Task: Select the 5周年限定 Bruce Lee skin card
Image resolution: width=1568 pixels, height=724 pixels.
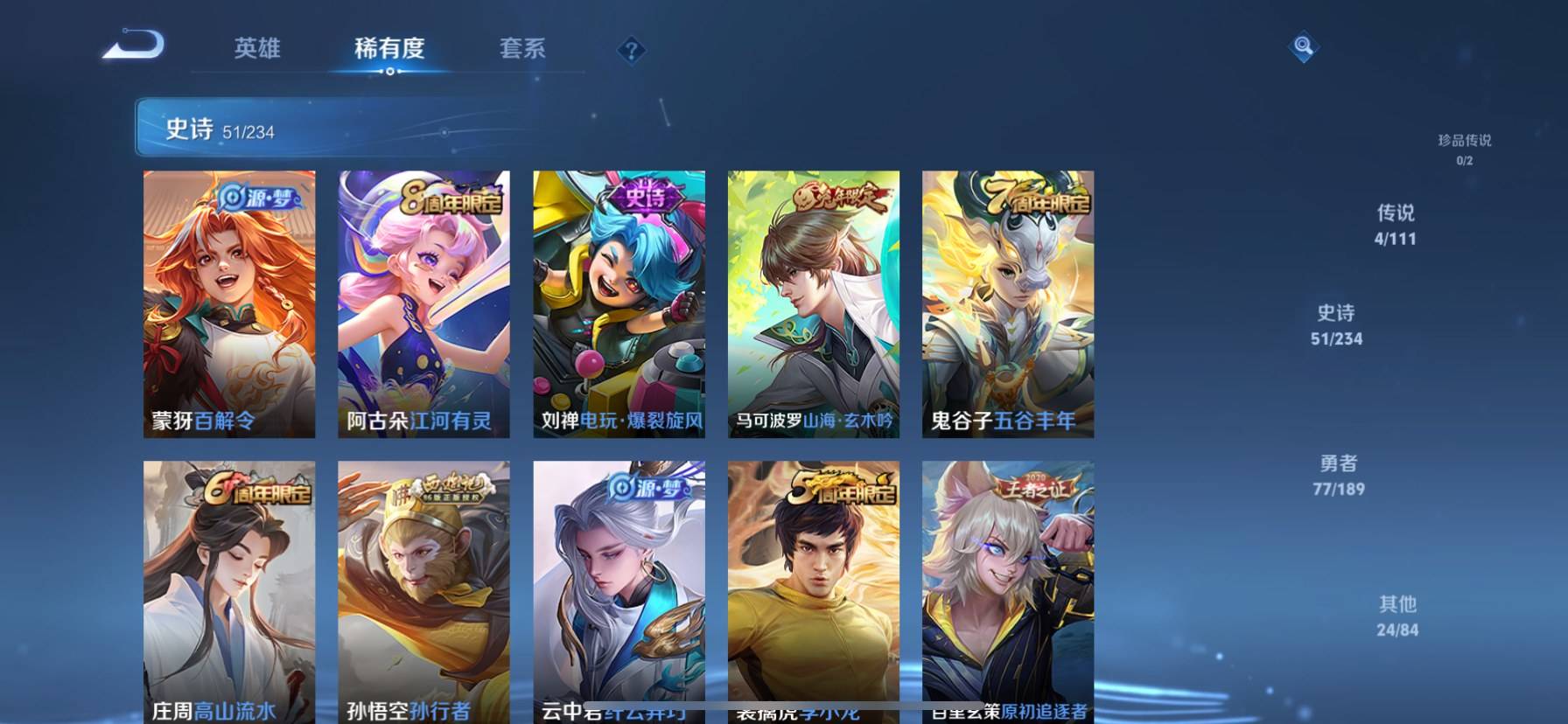Action: tap(814, 592)
